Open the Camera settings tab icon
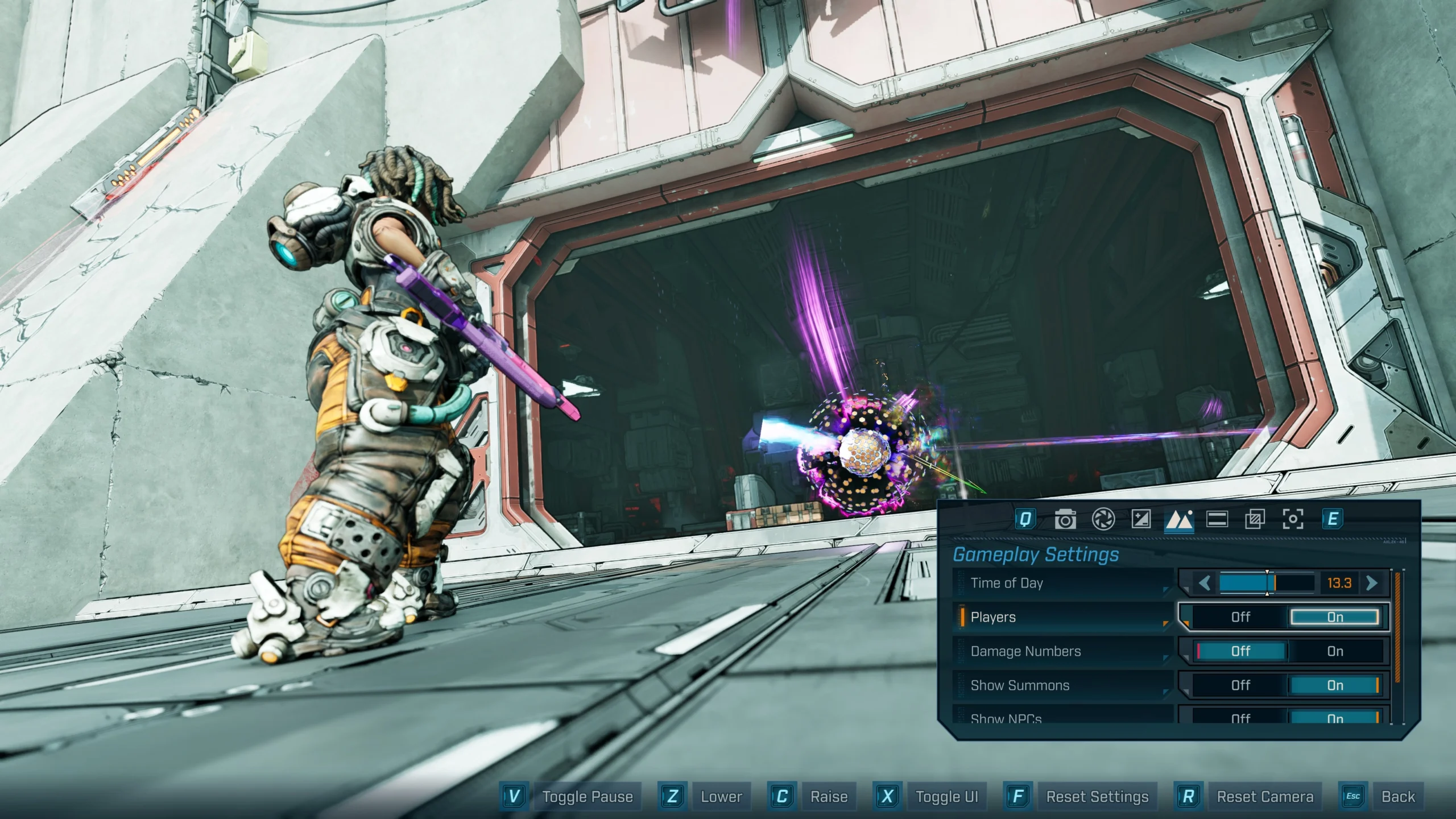Screen dimensions: 1456x819 click(1066, 520)
